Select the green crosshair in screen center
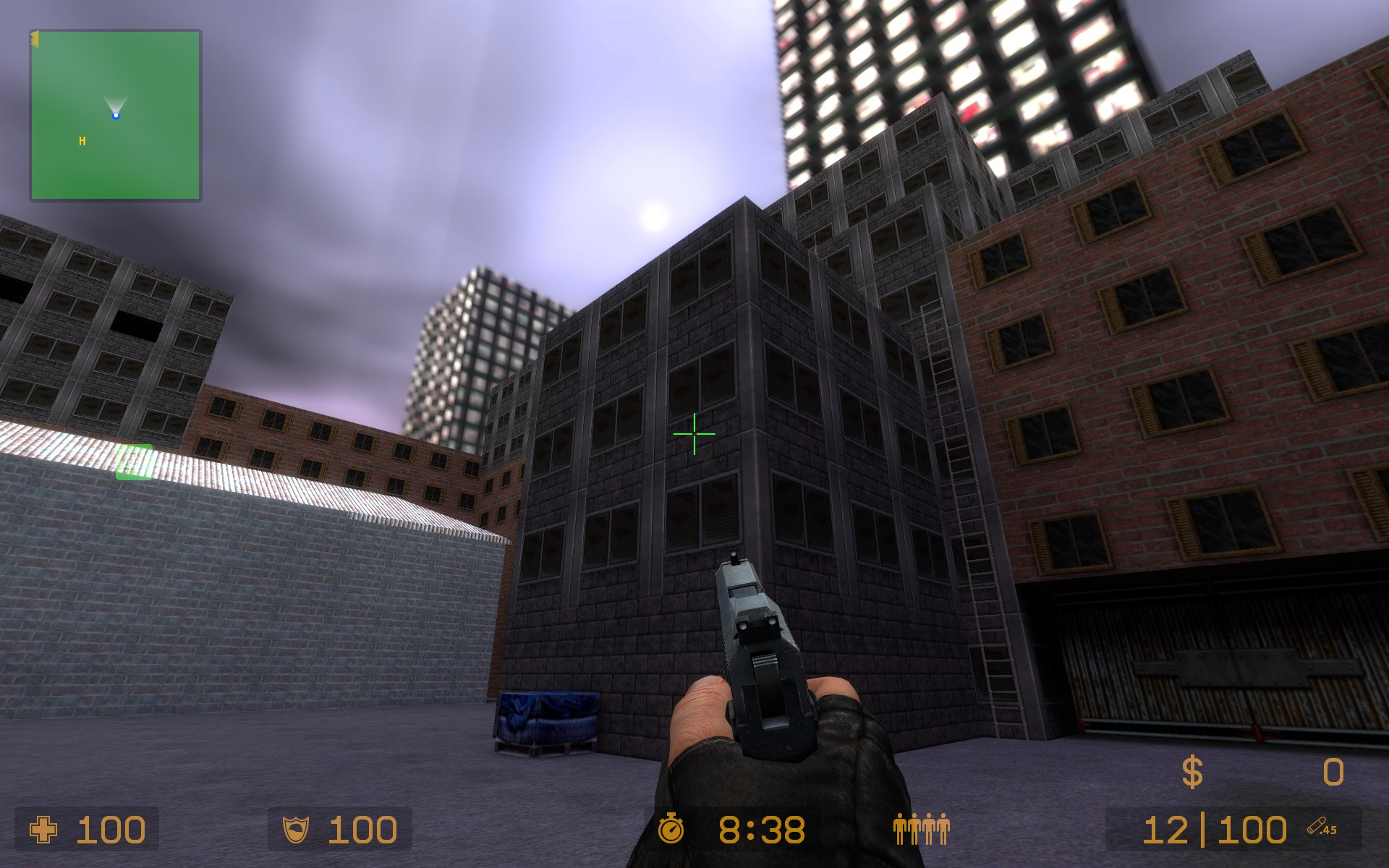The width and height of the screenshot is (1389, 868). 694,434
